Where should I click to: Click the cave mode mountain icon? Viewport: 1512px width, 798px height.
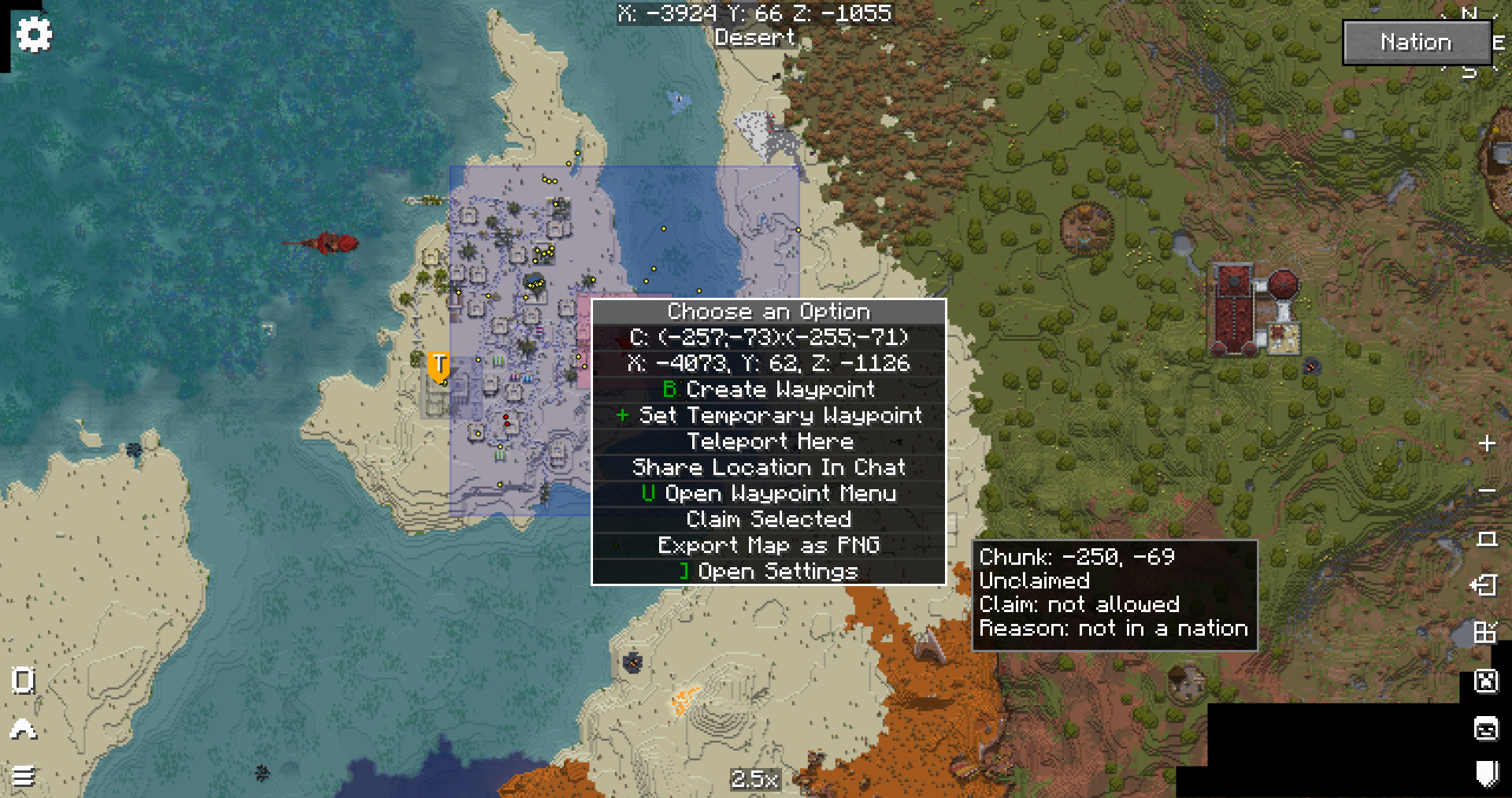coord(22,729)
